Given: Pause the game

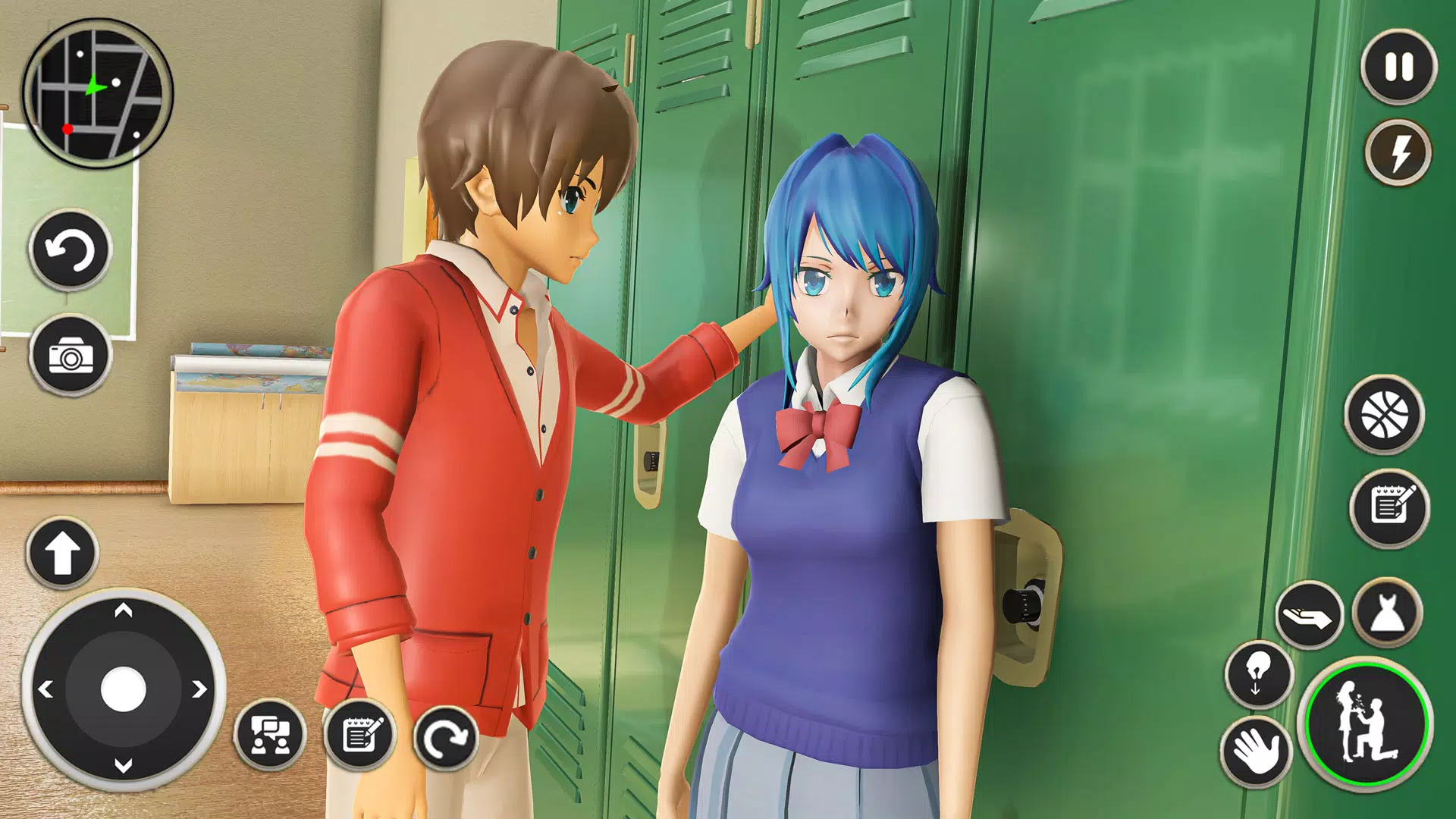Looking at the screenshot, I should point(1398,67).
